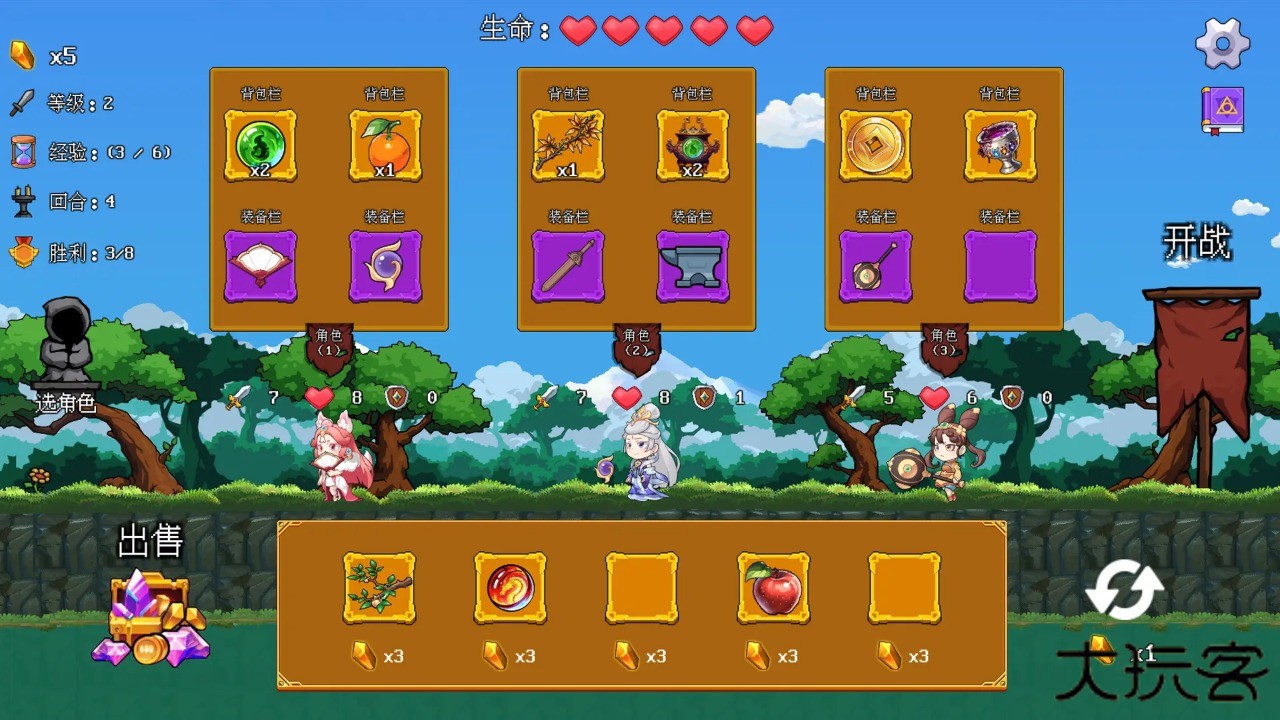Buy the red fire orb shop item
Image resolution: width=1280 pixels, height=720 pixels.
pos(510,588)
